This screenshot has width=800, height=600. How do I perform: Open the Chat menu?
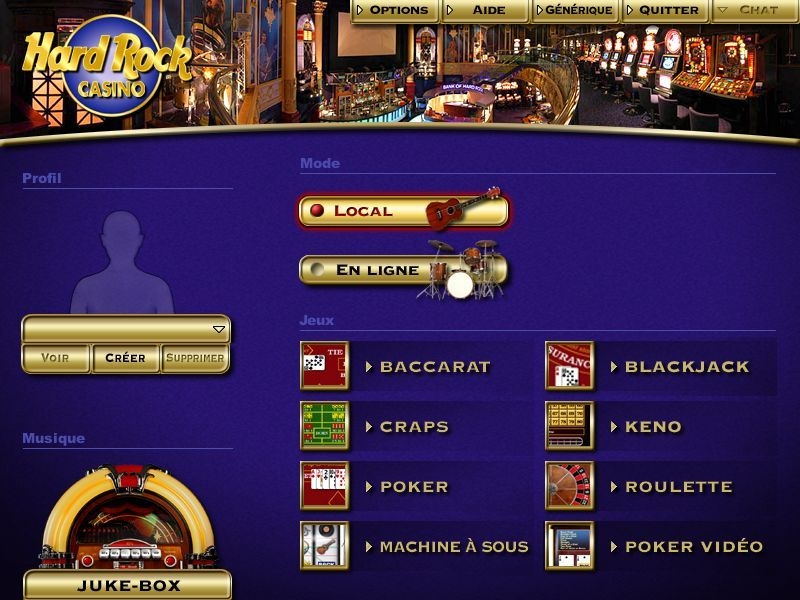[x=755, y=10]
